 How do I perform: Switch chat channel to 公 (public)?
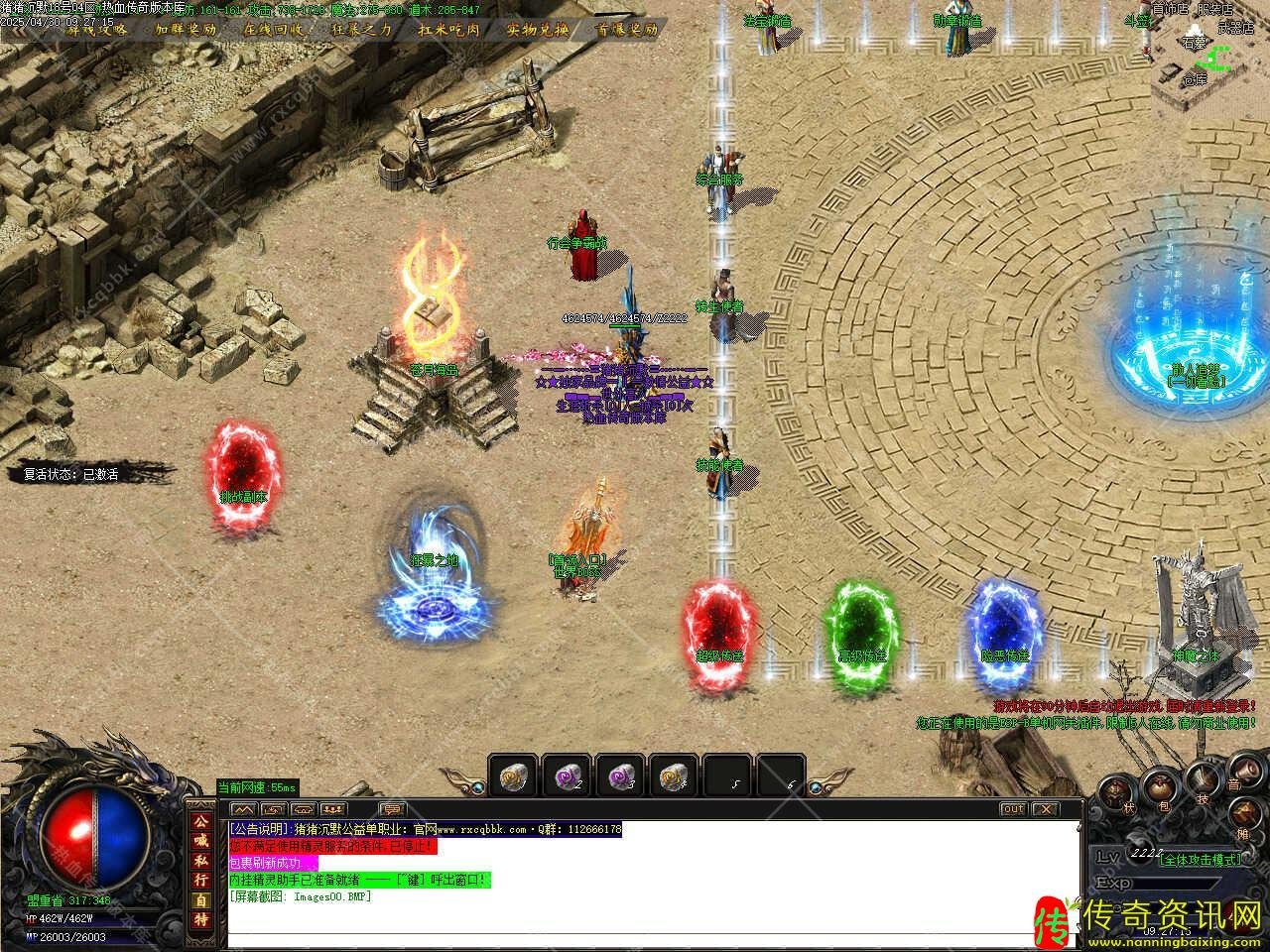(201, 822)
